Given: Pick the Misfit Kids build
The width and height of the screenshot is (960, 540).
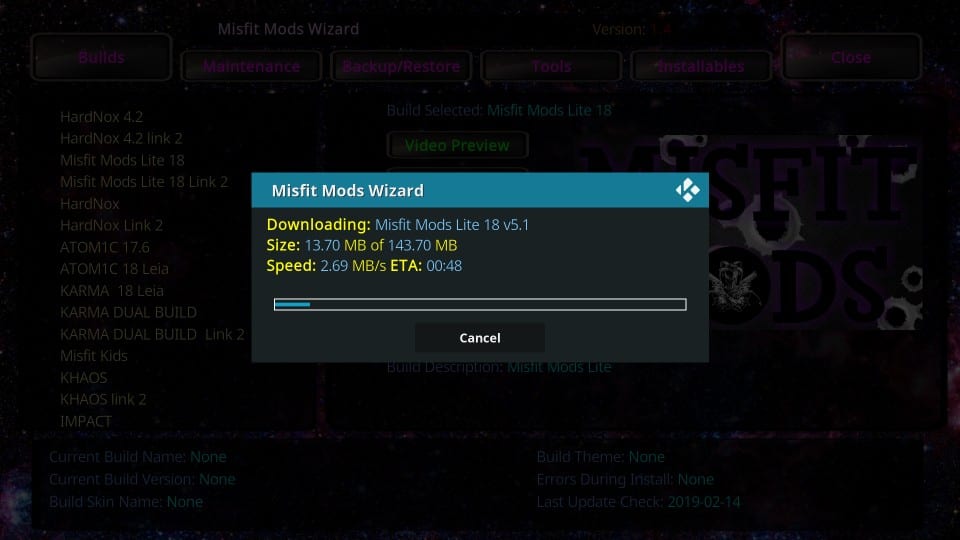Looking at the screenshot, I should tap(94, 356).
